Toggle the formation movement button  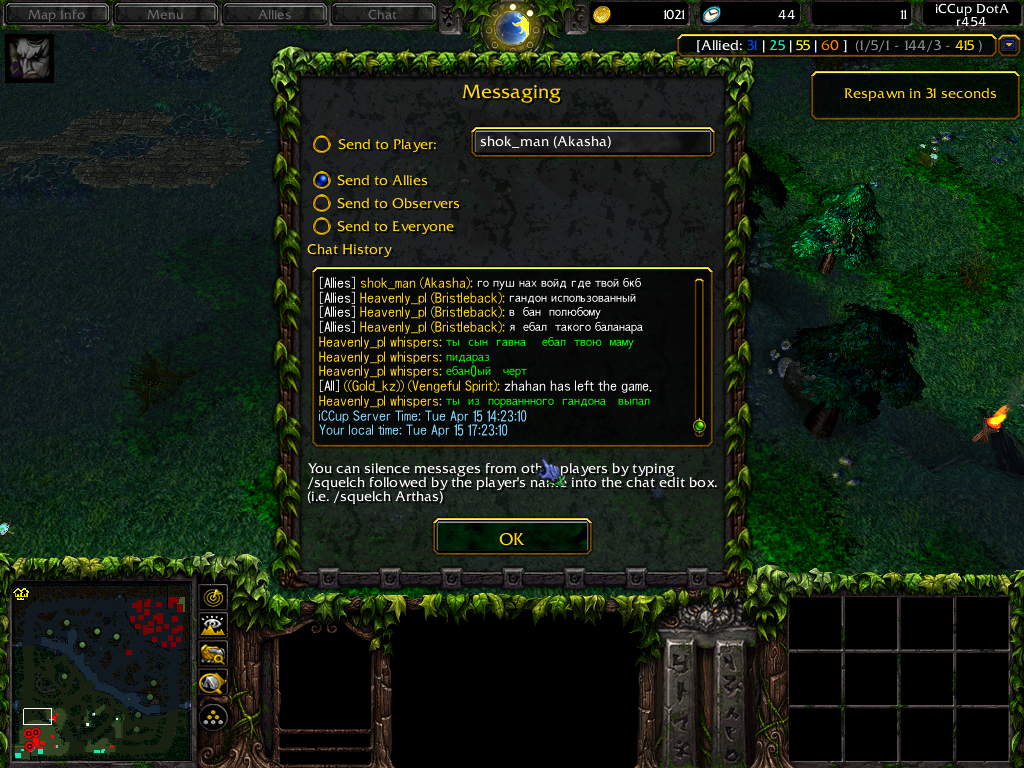pyautogui.click(x=213, y=716)
